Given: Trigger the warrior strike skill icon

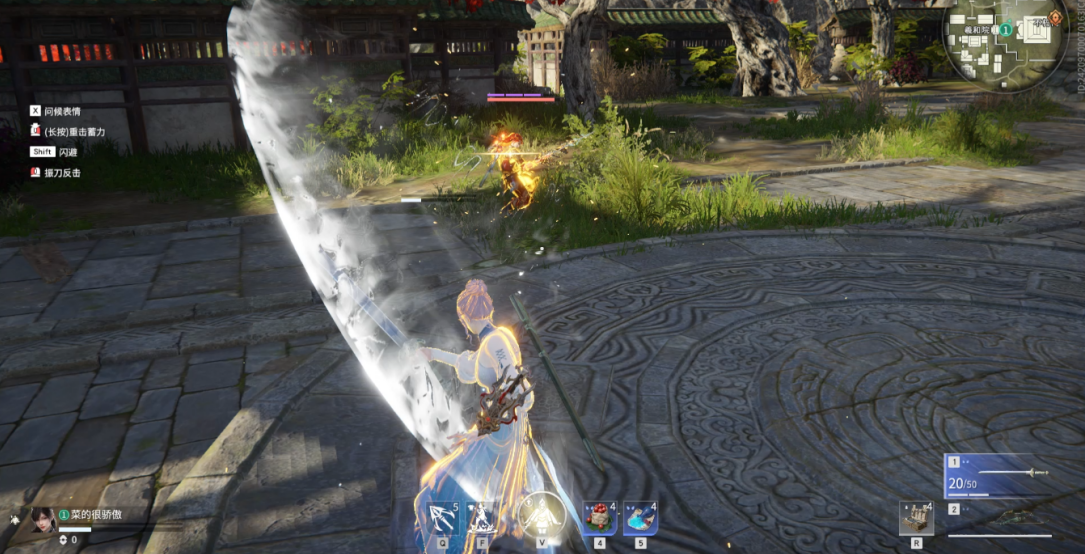Looking at the screenshot, I should coord(481,518).
